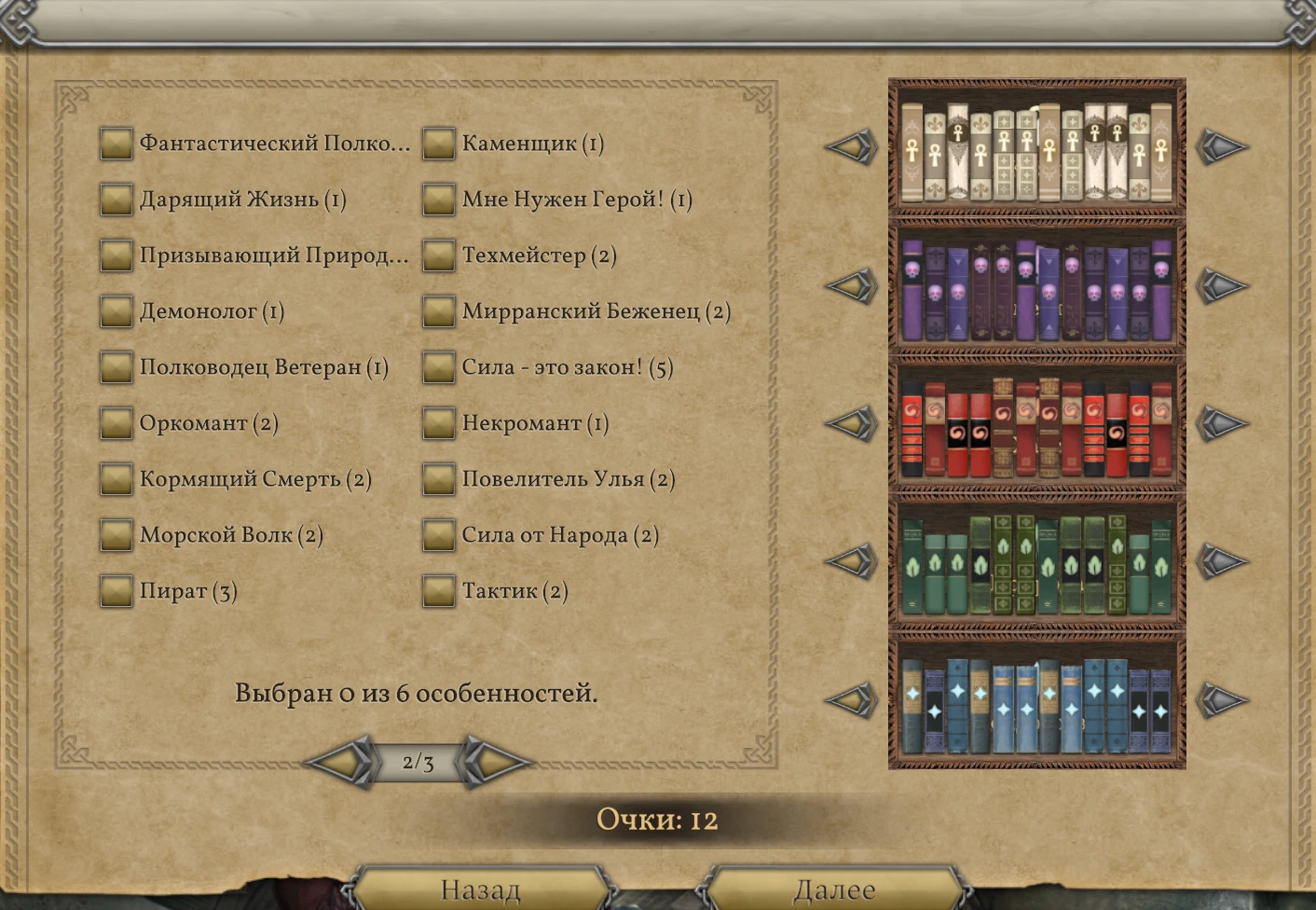Select the Морской Волк (2) checkbox
Viewport: 1316px width, 910px height.
pyautogui.click(x=115, y=535)
